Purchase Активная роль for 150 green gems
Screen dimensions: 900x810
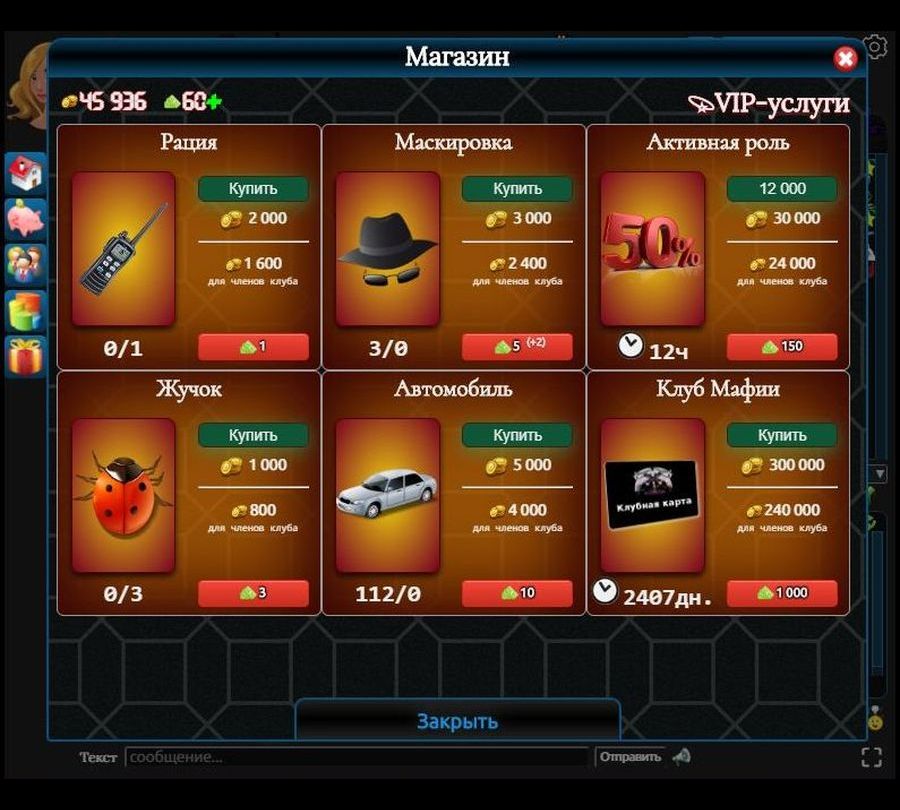tap(782, 347)
